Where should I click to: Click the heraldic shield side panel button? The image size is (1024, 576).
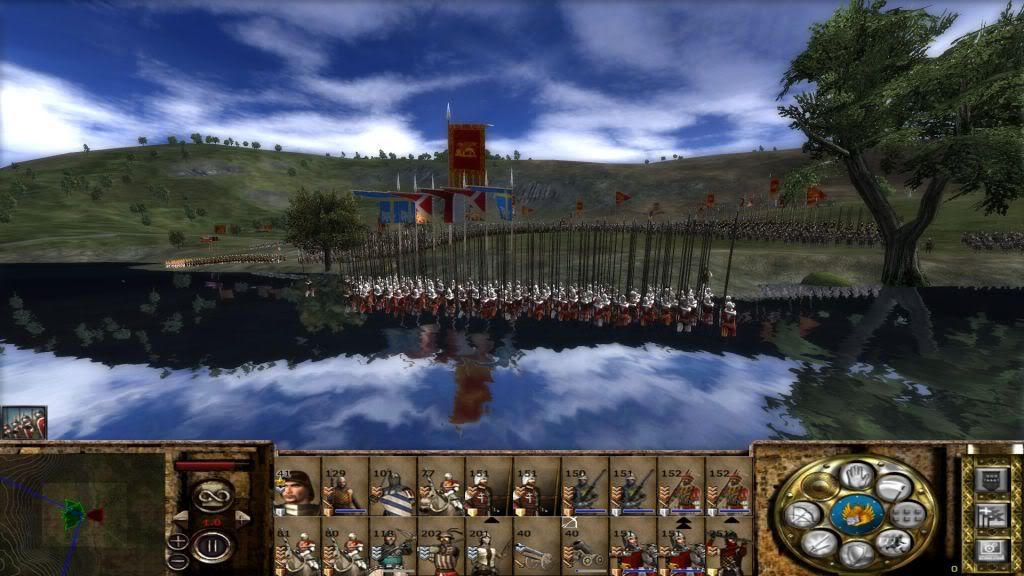coord(989,480)
